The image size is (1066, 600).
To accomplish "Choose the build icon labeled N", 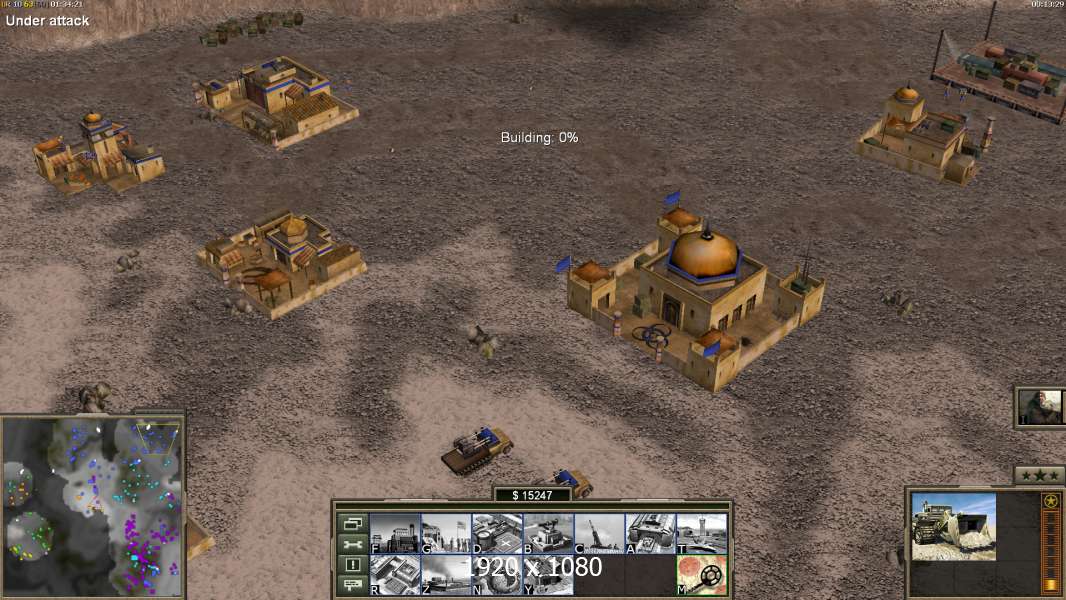I will coord(497,575).
